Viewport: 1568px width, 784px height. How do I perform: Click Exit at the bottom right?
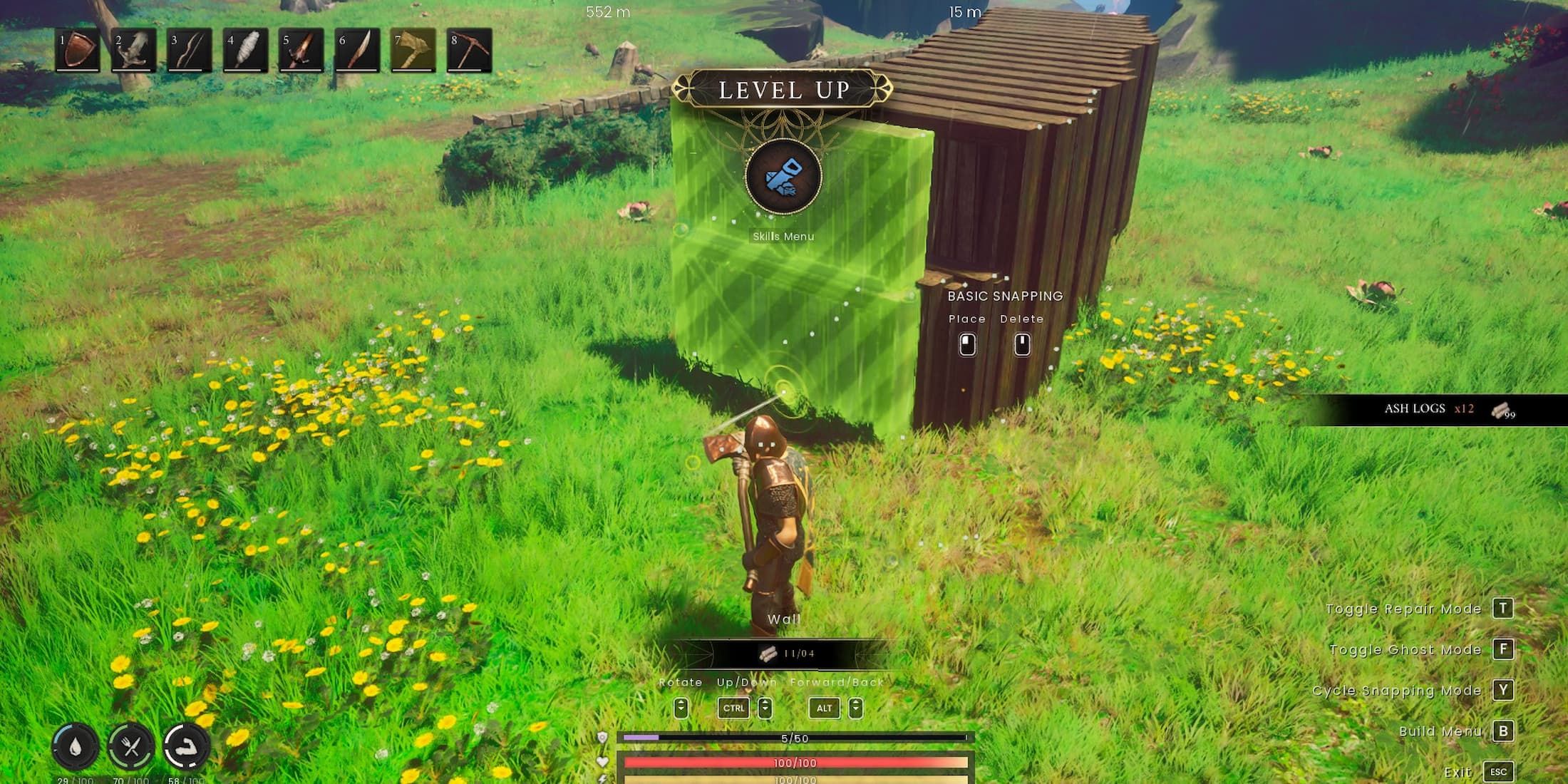1497,771
